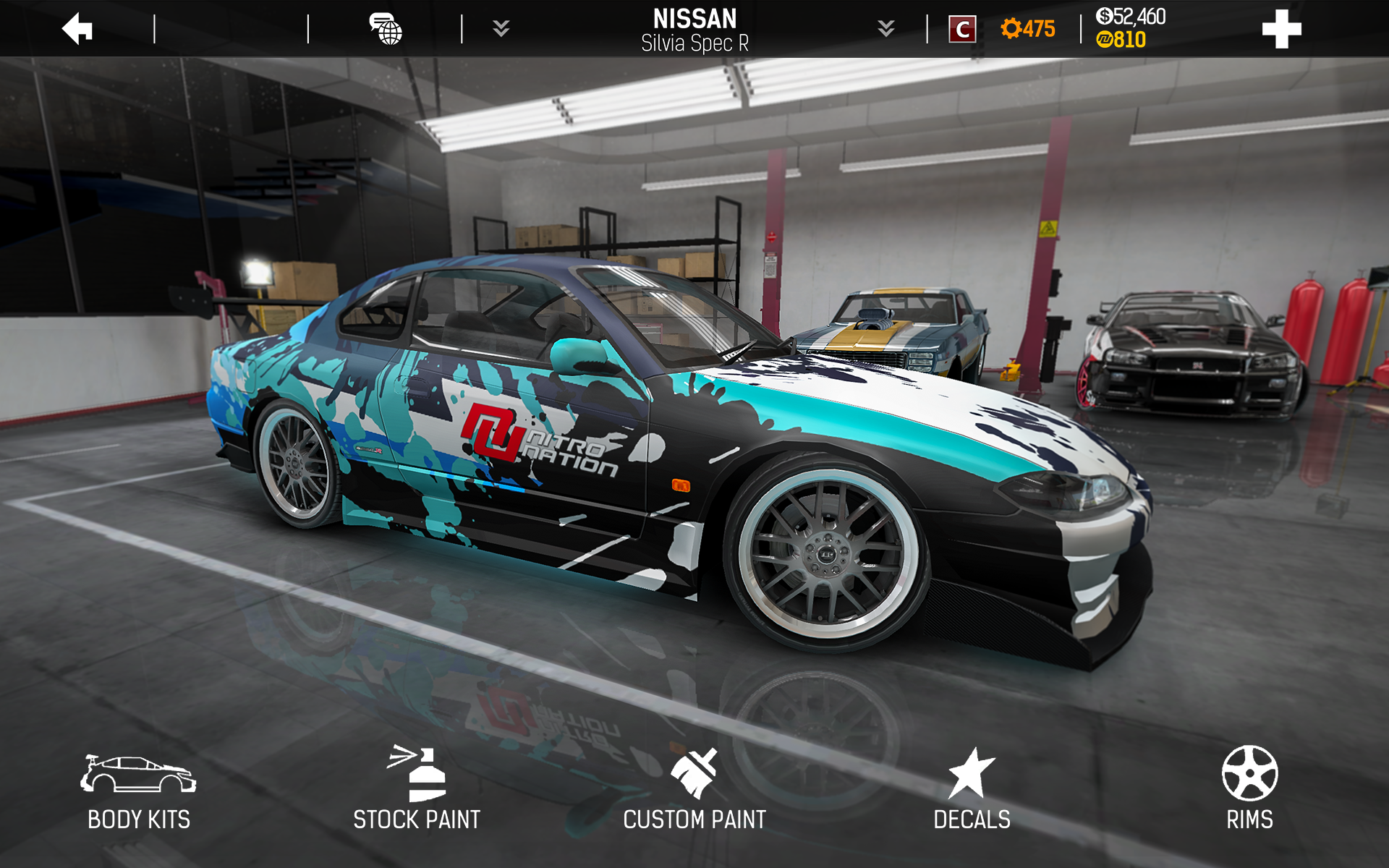1389x868 pixels.
Task: Open the gear currency counter showing 475
Action: (x=1027, y=29)
